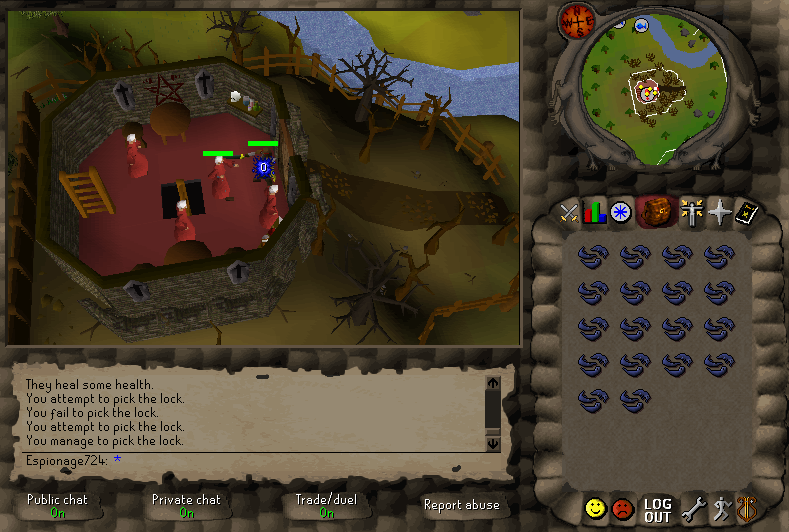789x532 pixels.
Task: Open the harp music player tab
Action: 746,509
